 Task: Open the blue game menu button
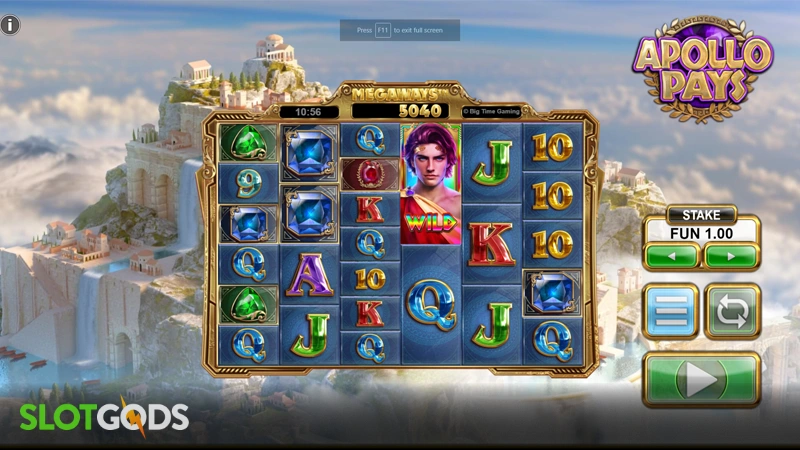pos(670,311)
